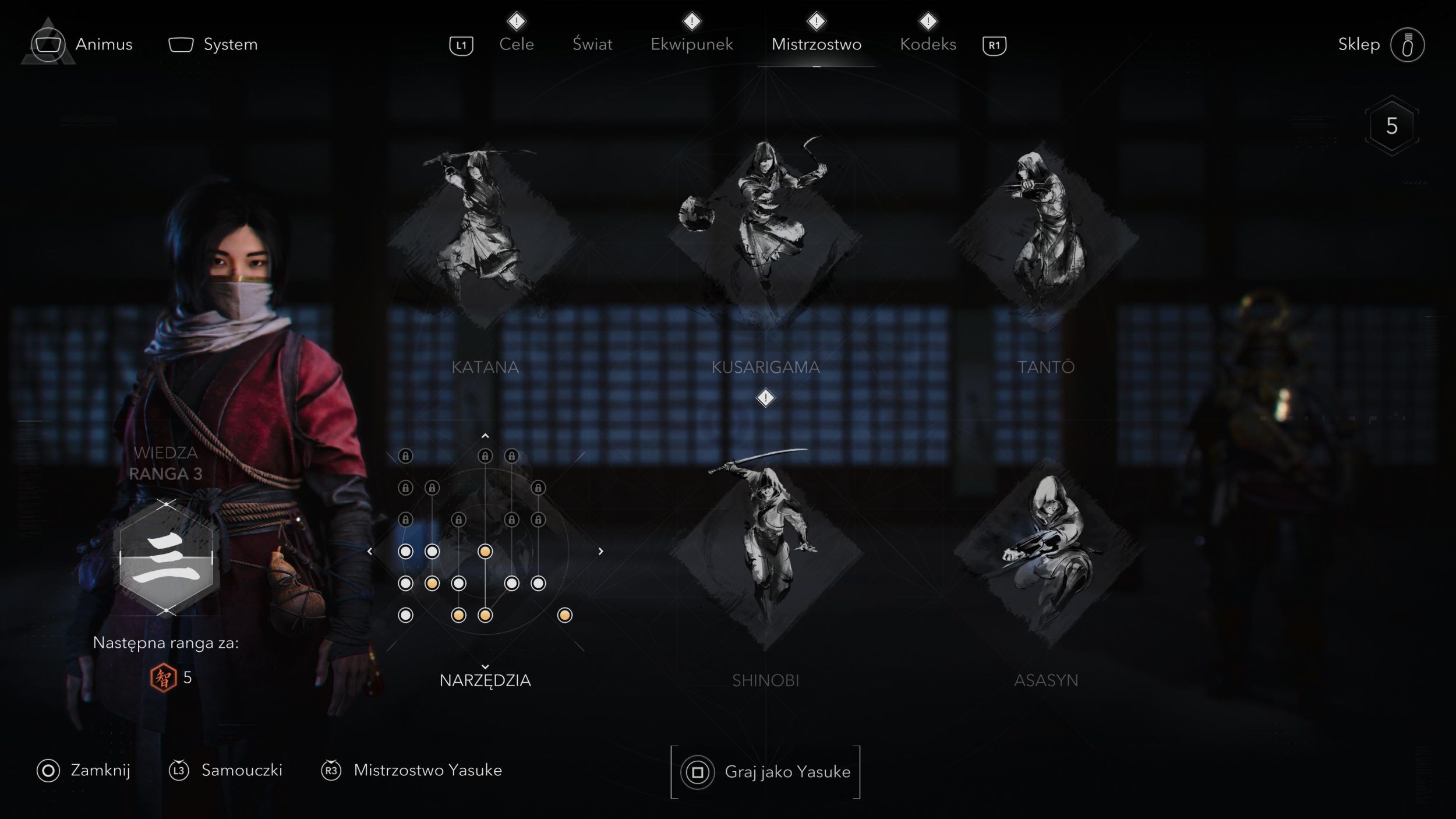Switch to the Kodeks tab

point(928,44)
